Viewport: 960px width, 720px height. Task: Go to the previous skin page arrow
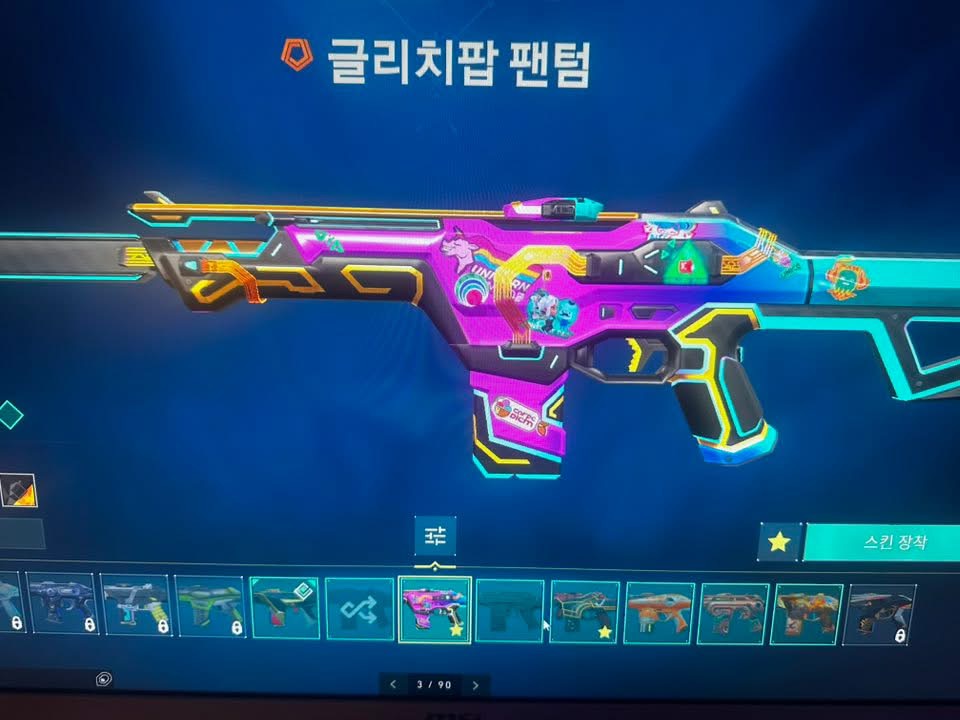click(x=392, y=685)
